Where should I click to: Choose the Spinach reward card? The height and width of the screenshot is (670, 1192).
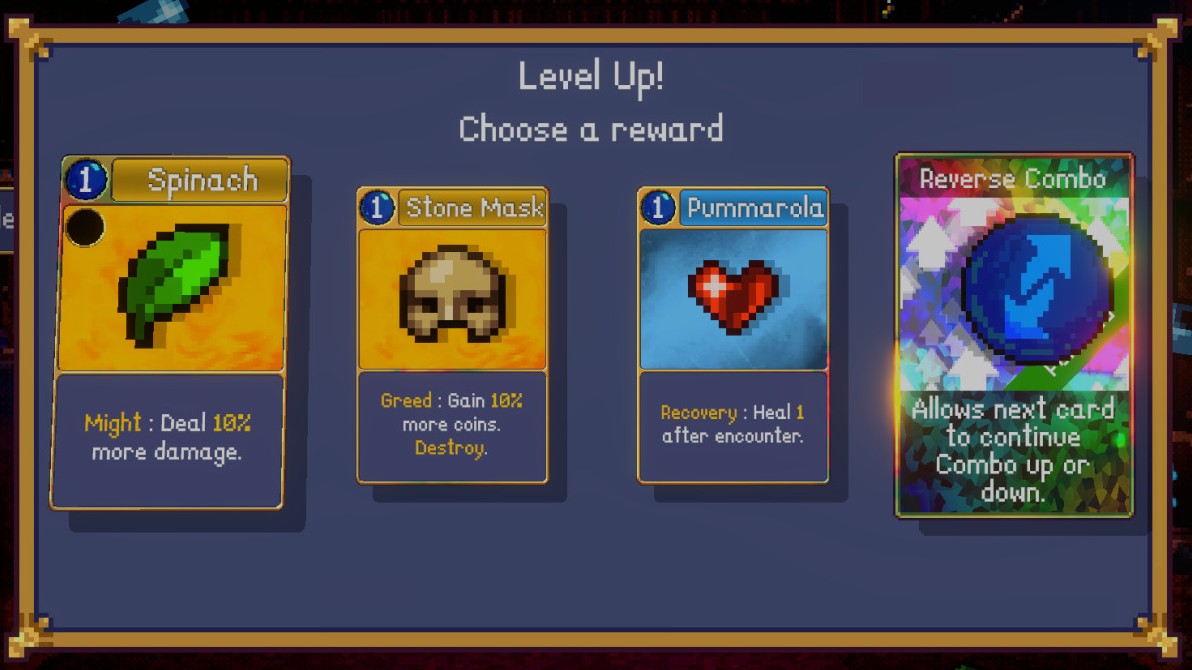170,332
